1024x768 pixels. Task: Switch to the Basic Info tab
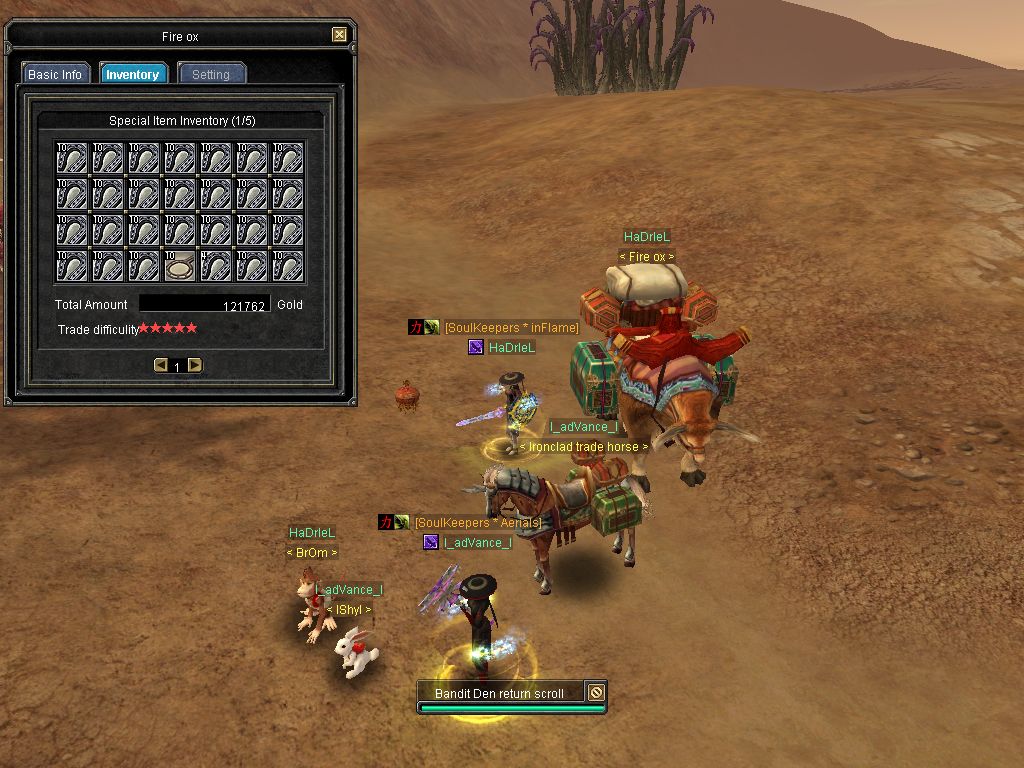[x=55, y=74]
